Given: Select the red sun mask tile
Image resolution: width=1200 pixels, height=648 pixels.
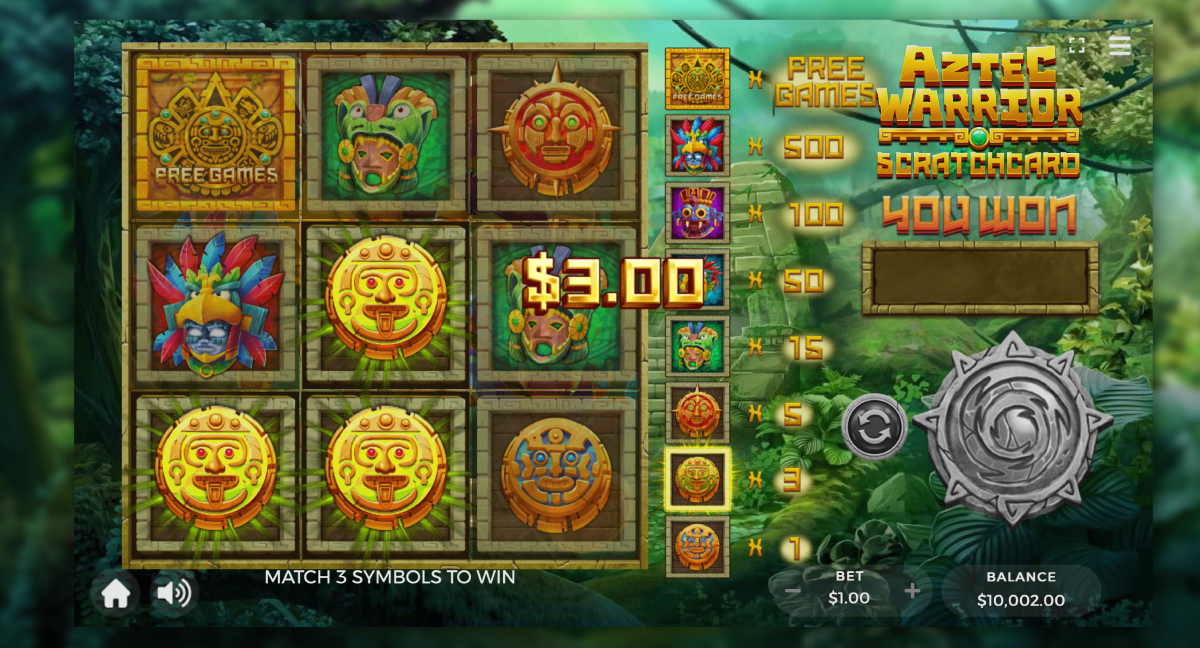Looking at the screenshot, I should pos(556,133).
